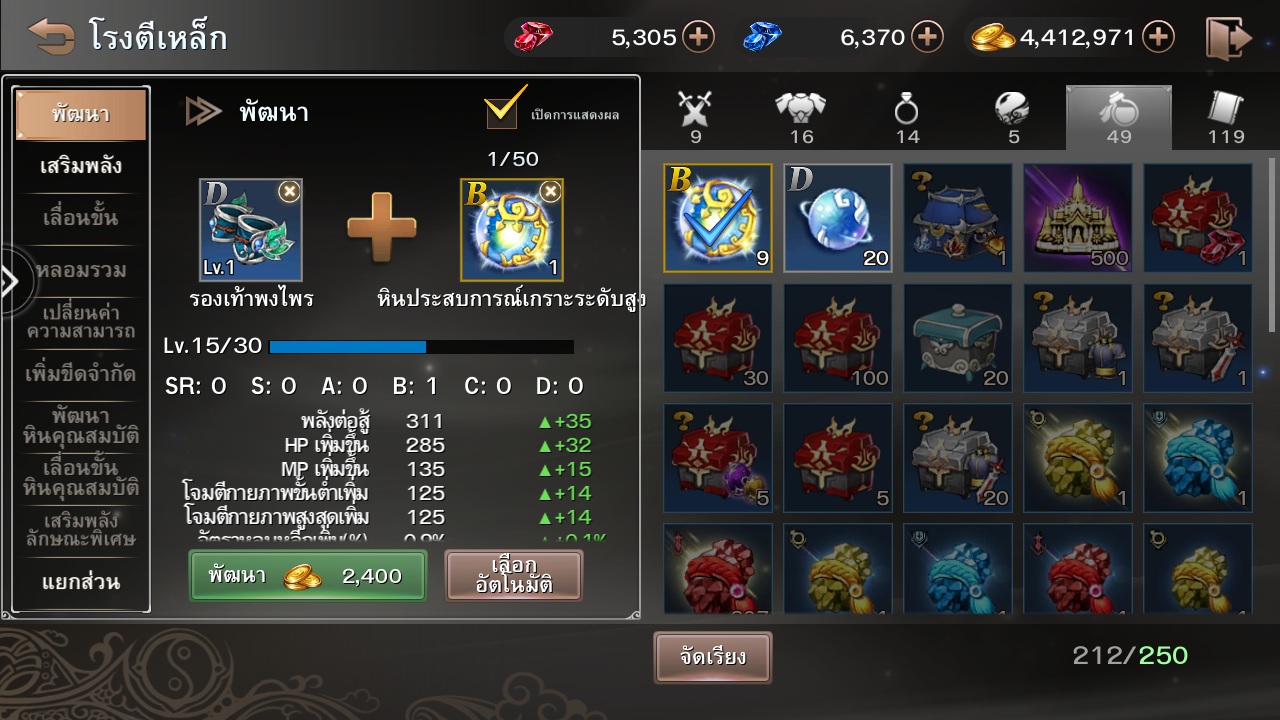Exit the blacksmith via door icon
This screenshot has width=1280, height=720.
point(1228,38)
